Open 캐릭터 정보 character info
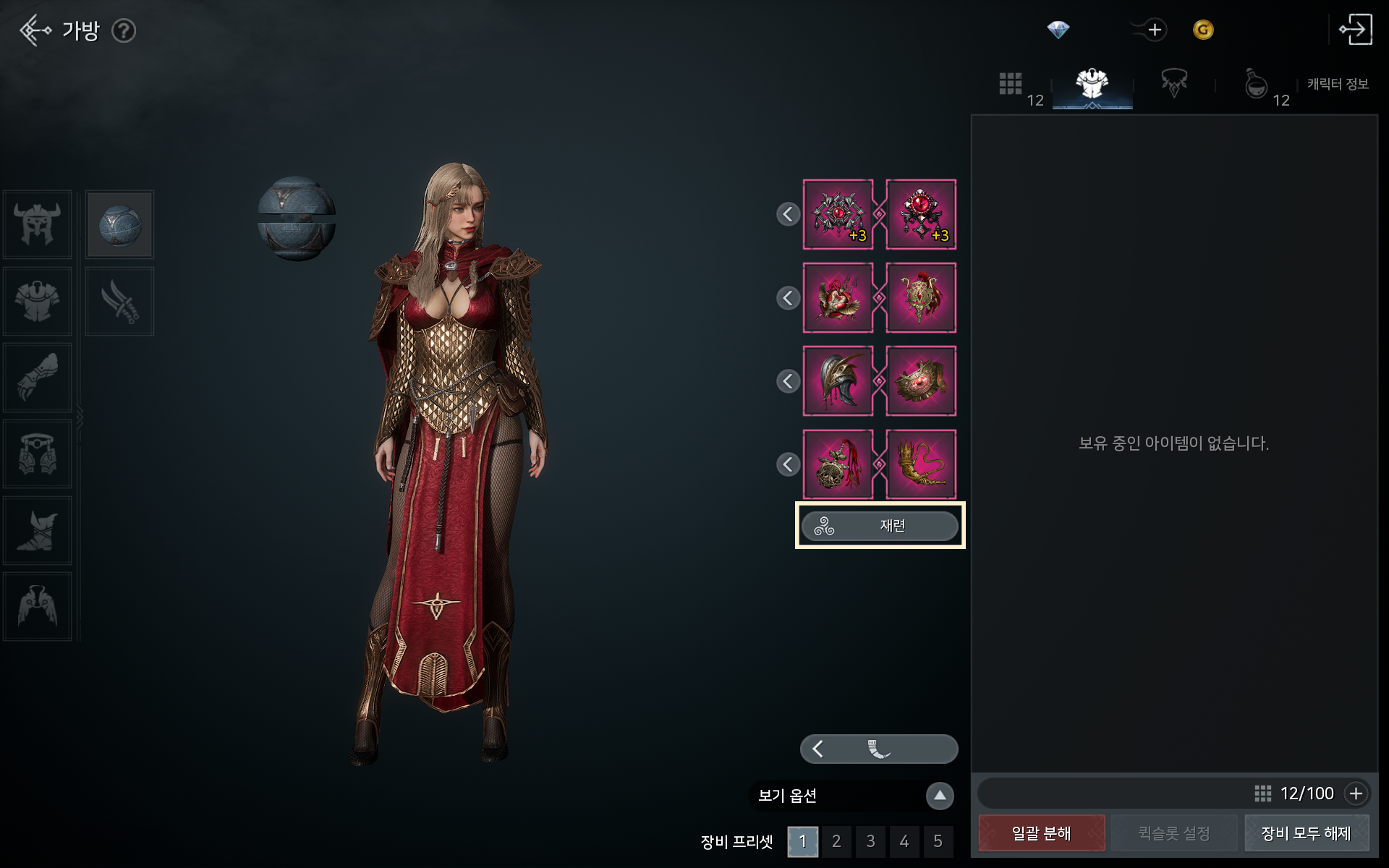The image size is (1389, 868). point(1338,84)
